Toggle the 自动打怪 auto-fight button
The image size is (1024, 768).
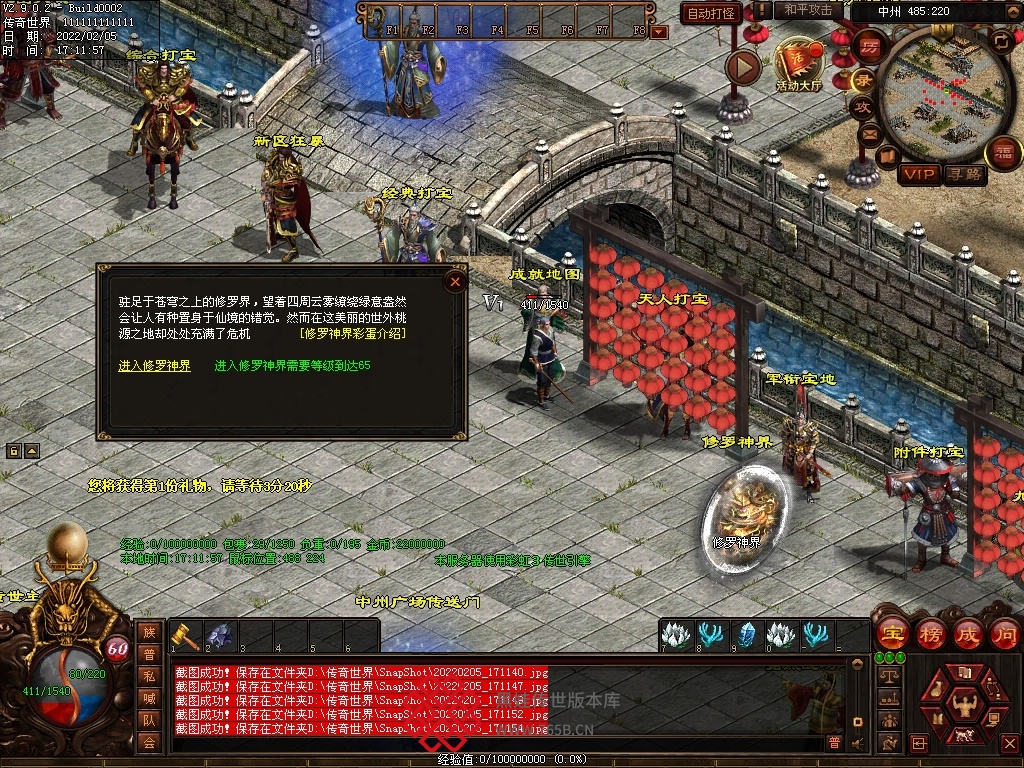711,13
